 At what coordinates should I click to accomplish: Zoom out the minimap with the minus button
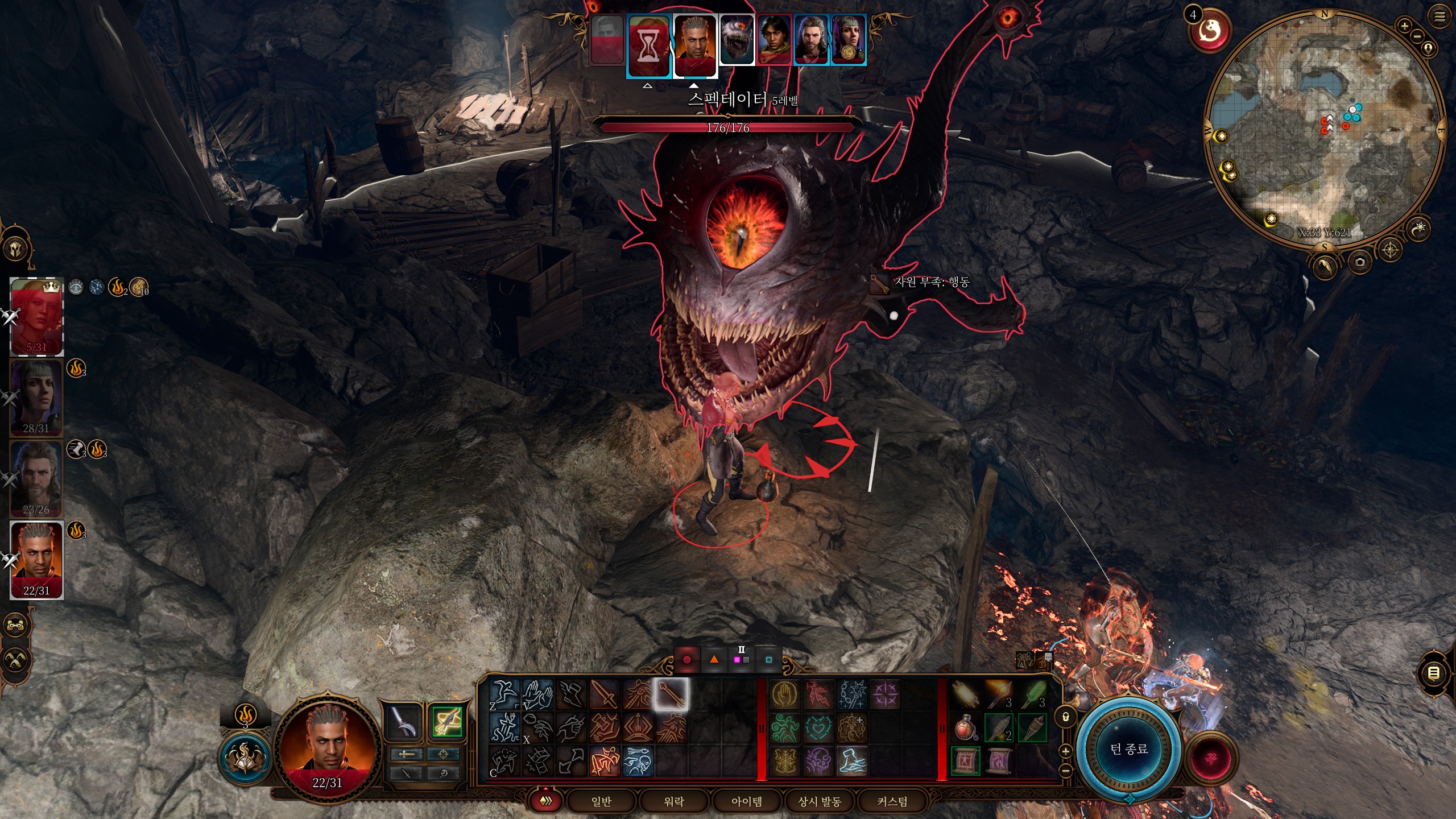1417,36
